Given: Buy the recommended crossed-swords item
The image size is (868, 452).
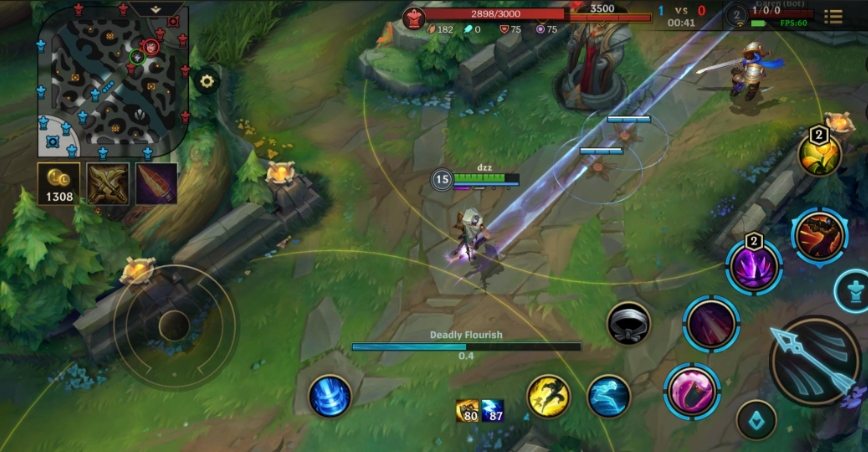Looking at the screenshot, I should point(106,184).
